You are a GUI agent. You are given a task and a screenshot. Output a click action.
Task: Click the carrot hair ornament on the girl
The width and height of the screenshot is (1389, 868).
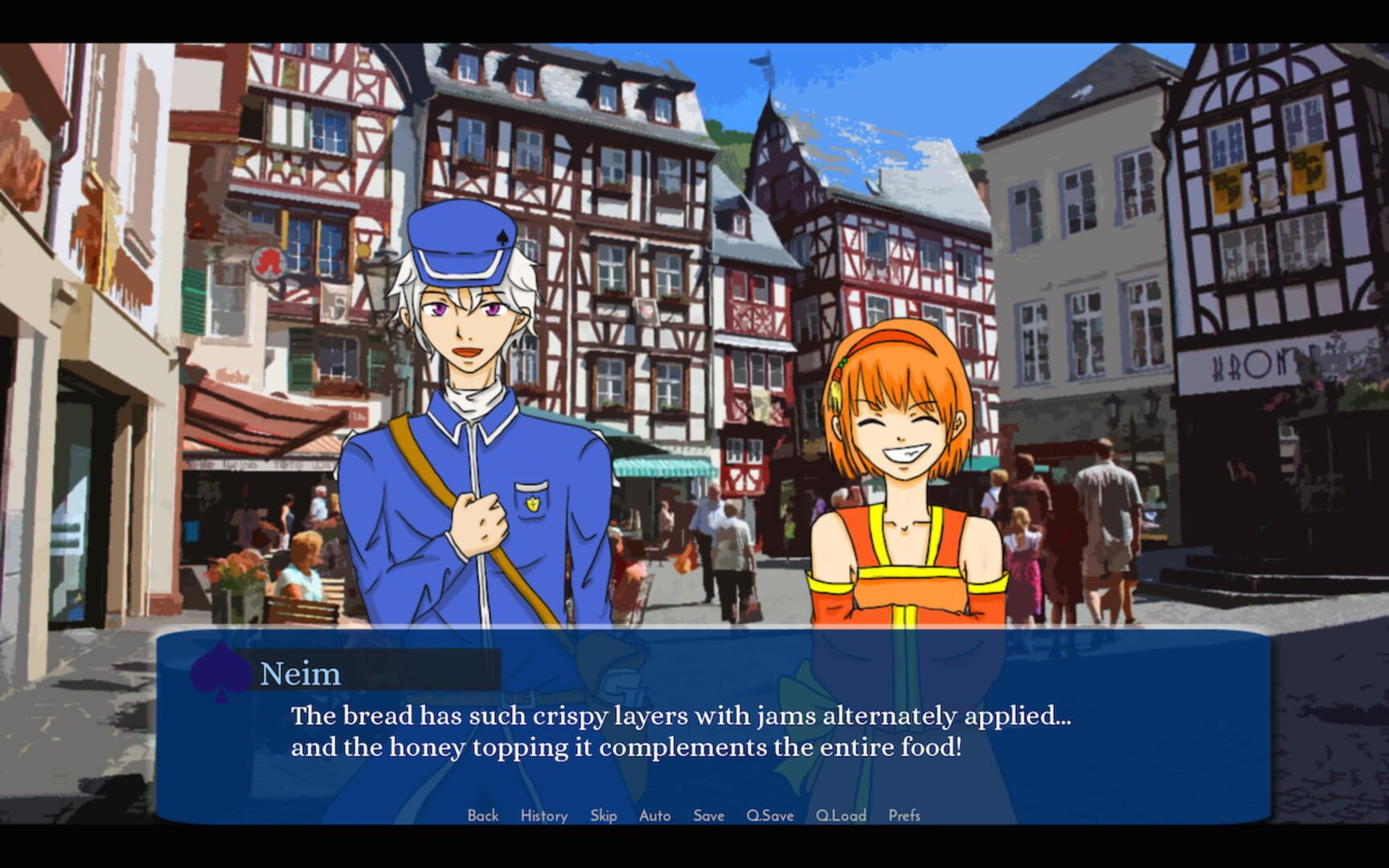click(x=837, y=378)
